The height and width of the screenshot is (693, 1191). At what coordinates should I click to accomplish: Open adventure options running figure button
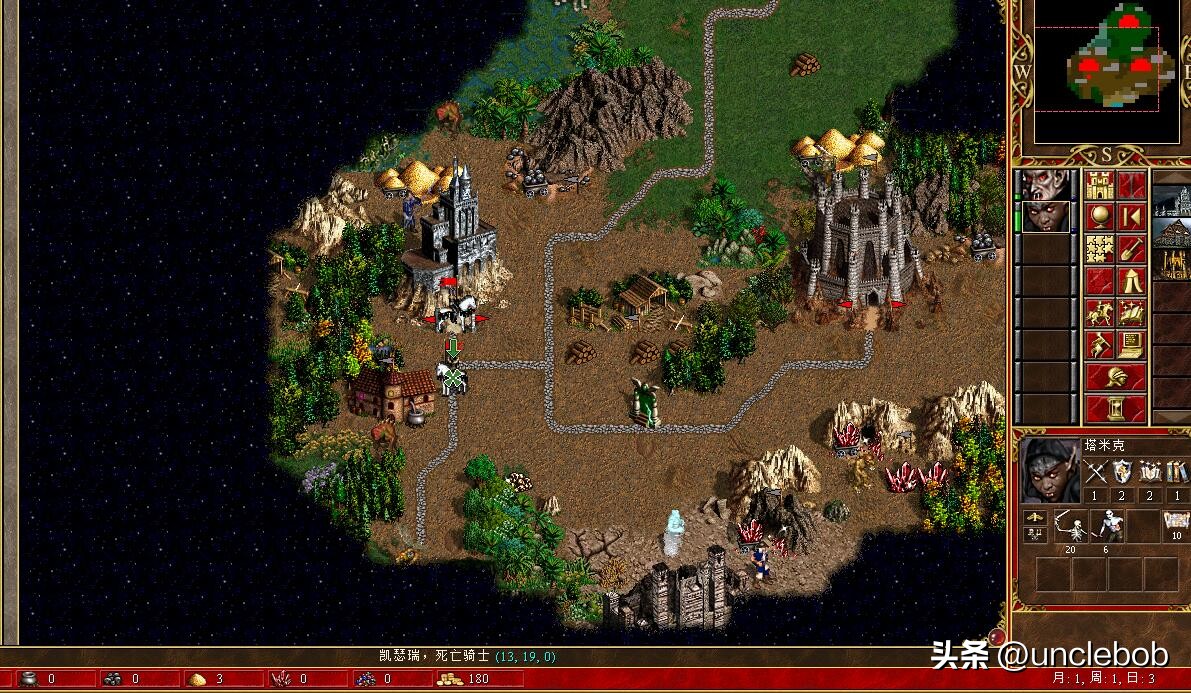coord(1100,345)
